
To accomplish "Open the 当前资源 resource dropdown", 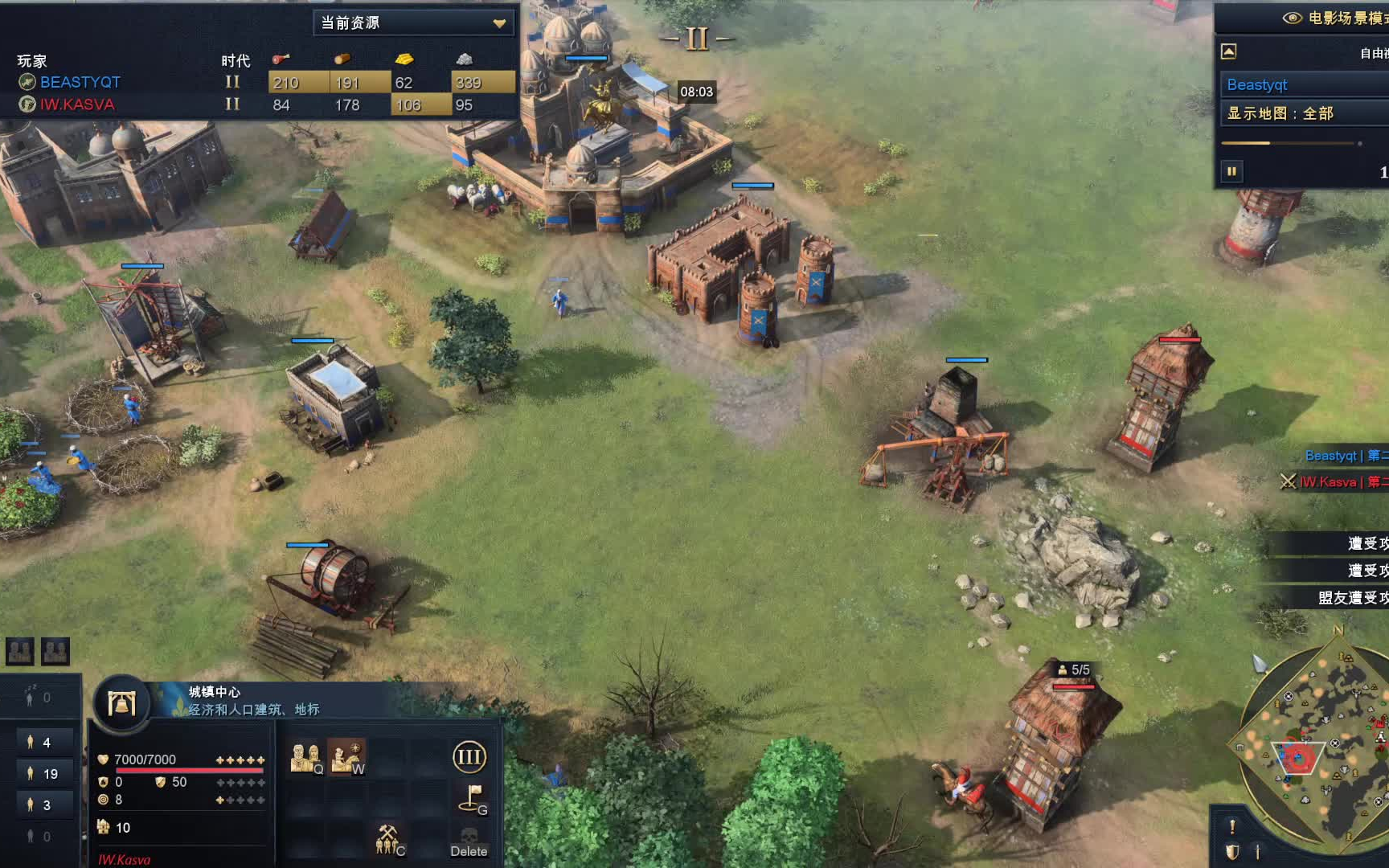I will [413, 23].
